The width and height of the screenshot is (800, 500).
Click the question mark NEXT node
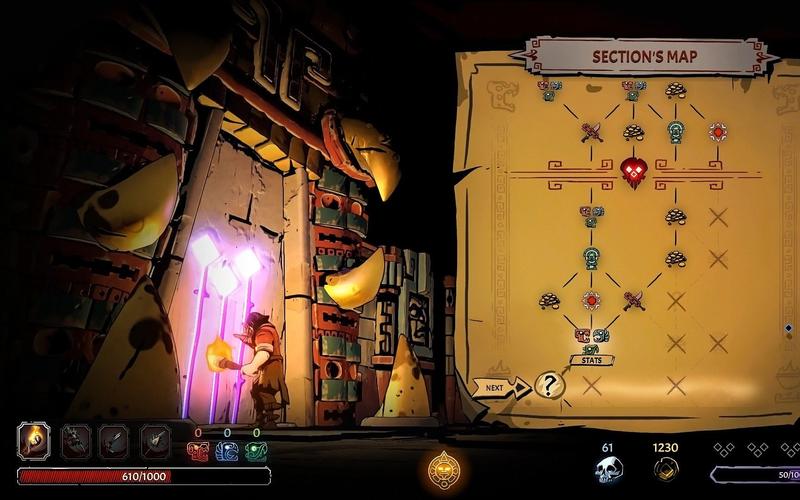pos(550,385)
